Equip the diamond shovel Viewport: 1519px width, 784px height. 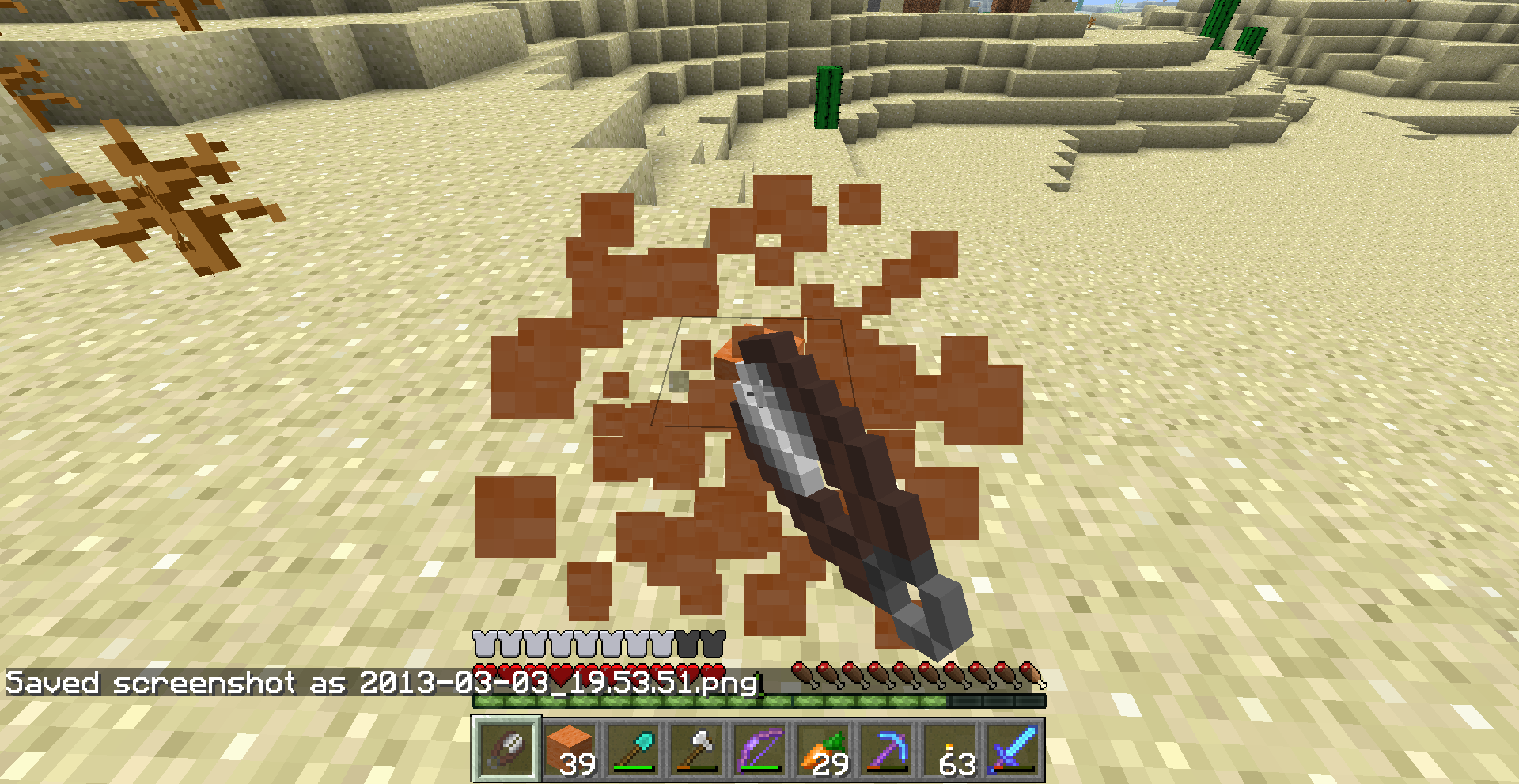pyautogui.click(x=633, y=748)
